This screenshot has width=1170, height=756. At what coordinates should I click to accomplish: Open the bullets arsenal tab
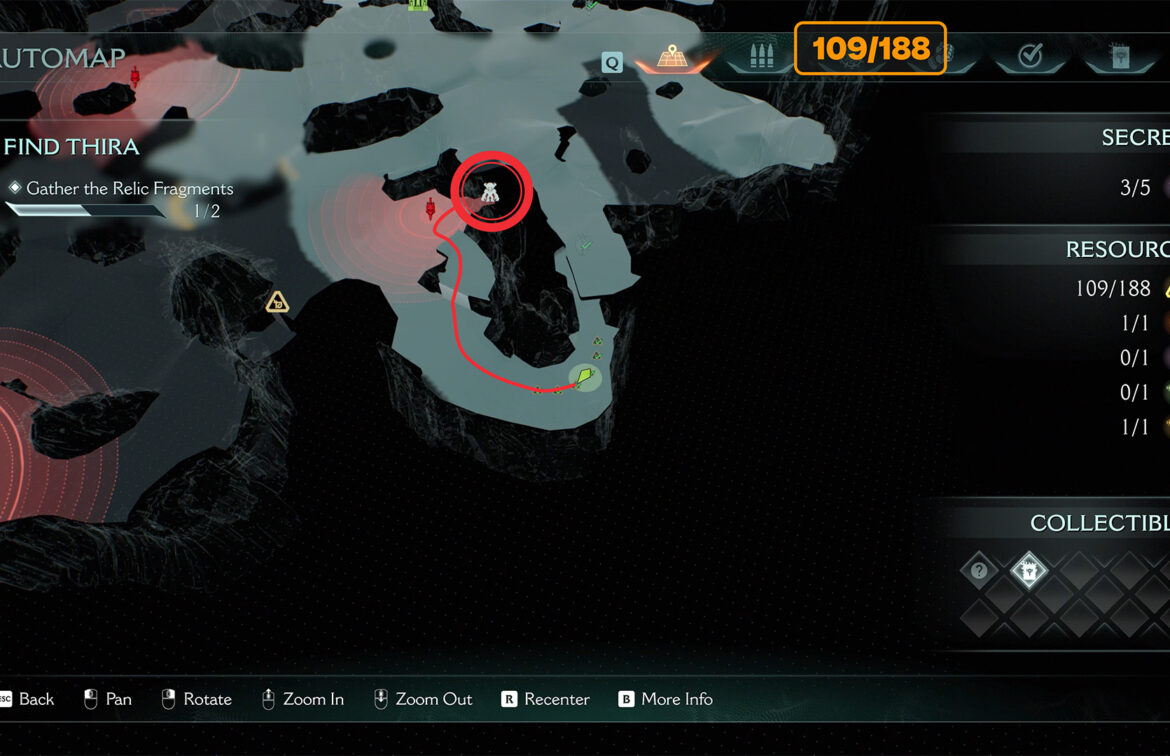point(758,58)
